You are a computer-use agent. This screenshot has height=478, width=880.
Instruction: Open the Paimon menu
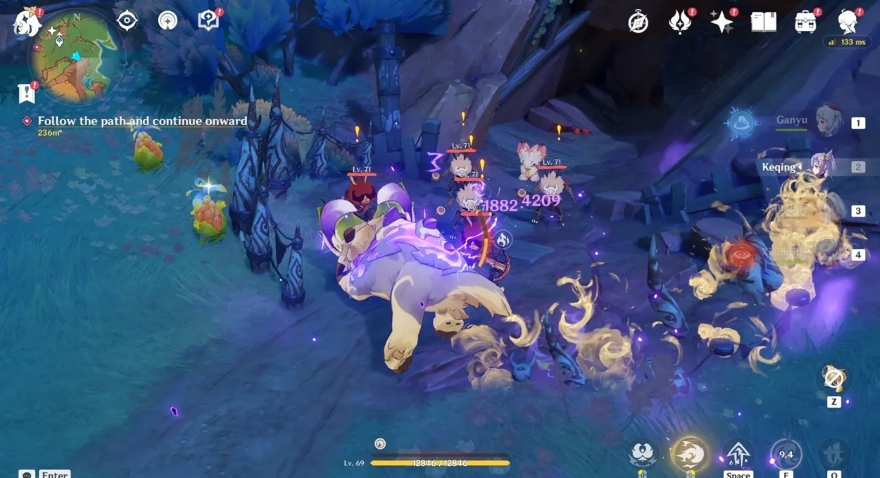coord(26,22)
